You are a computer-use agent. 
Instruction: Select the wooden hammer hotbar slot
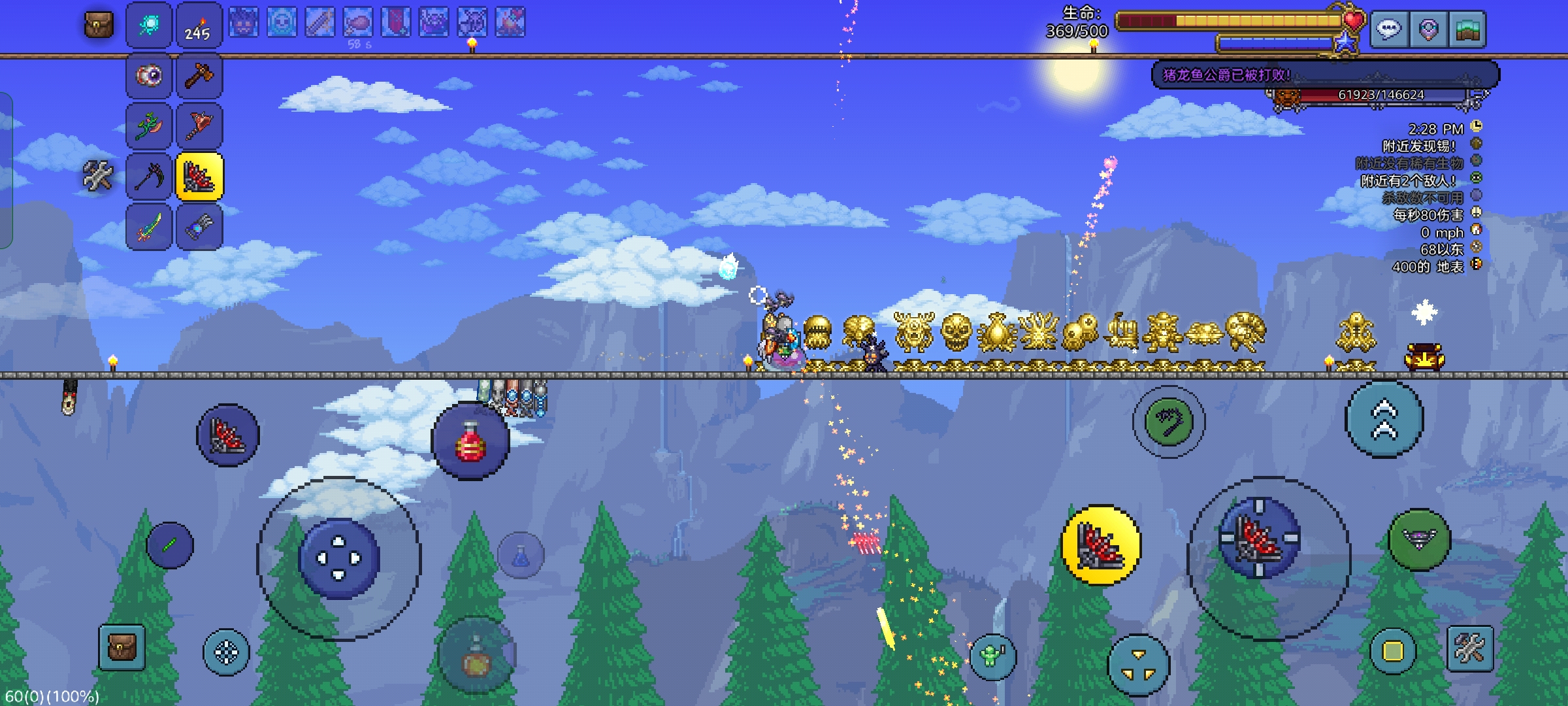199,76
